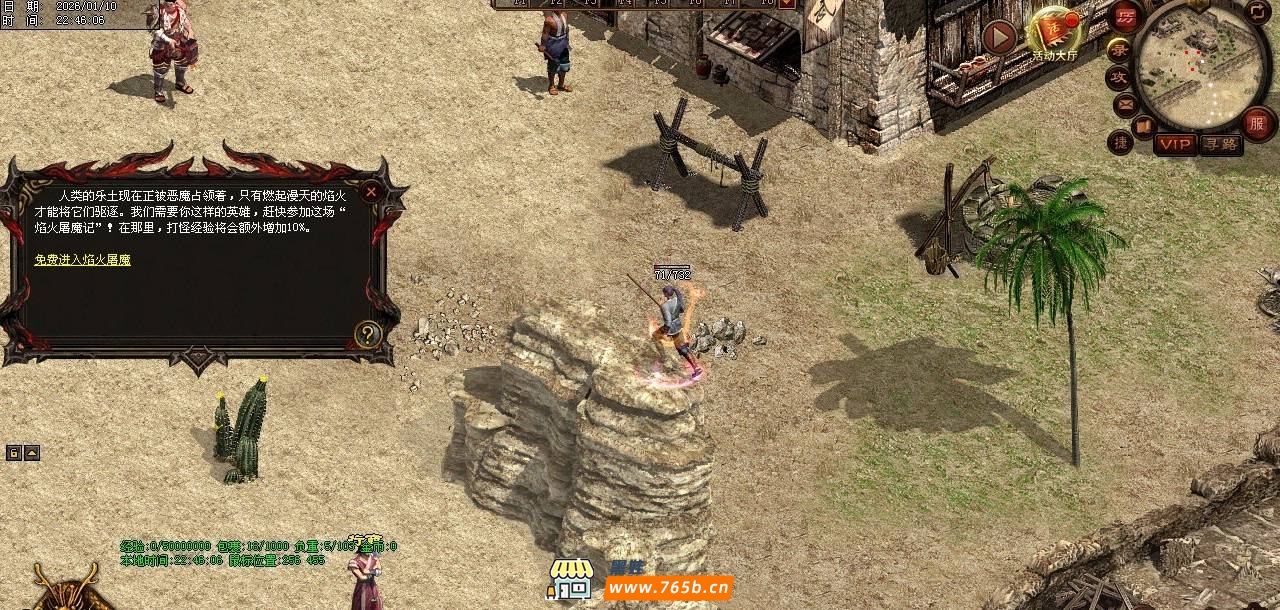Close the flame event dialog box
1280x610 pixels.
point(371,191)
